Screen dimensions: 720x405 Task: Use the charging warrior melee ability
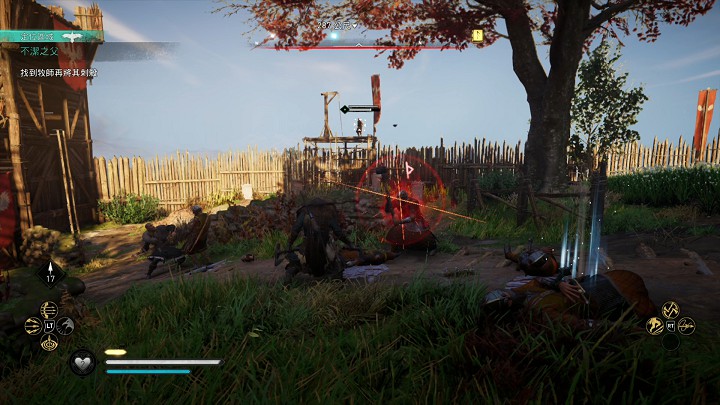(x=654, y=325)
